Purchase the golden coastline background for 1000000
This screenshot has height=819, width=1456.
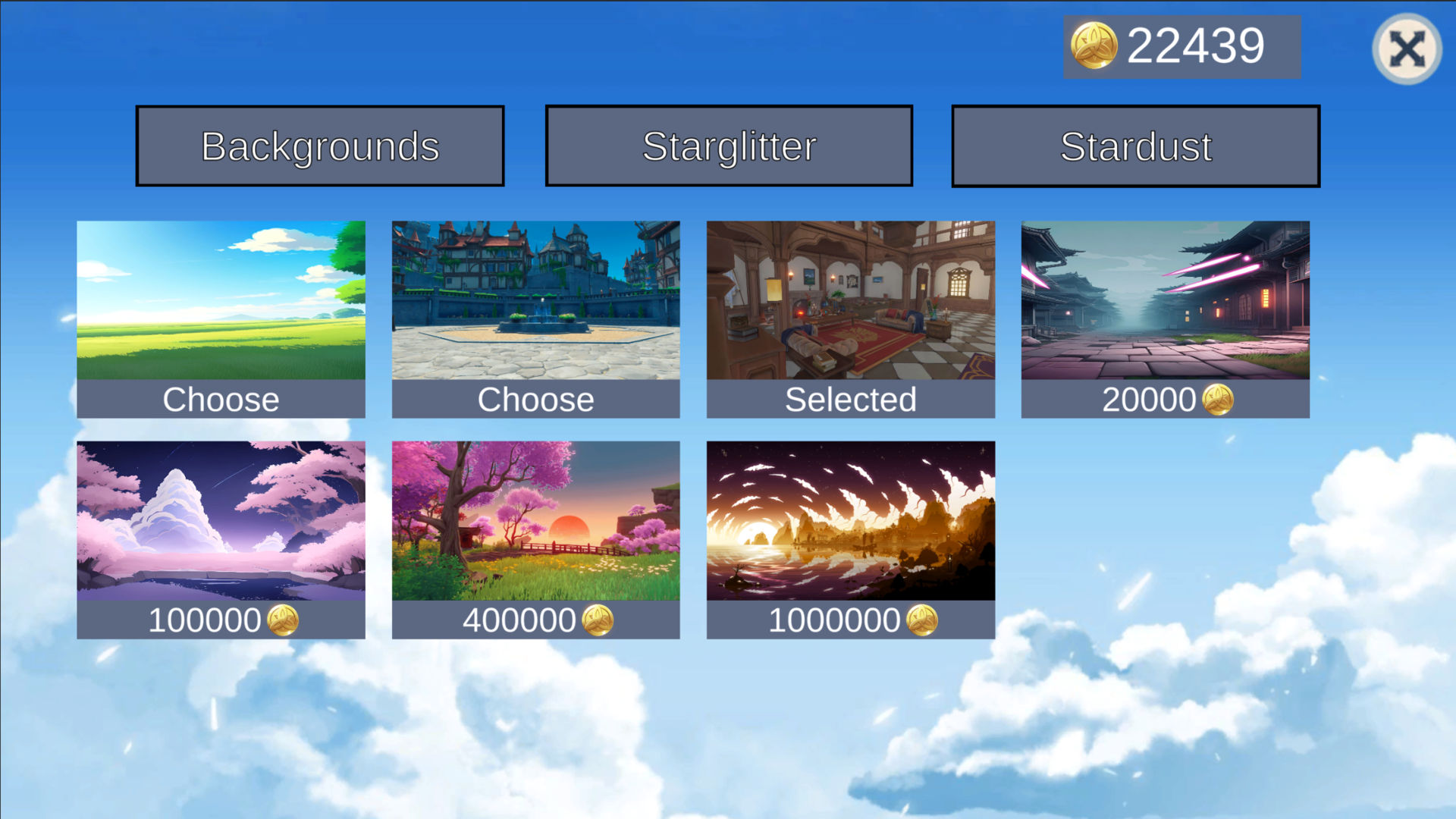click(x=850, y=620)
